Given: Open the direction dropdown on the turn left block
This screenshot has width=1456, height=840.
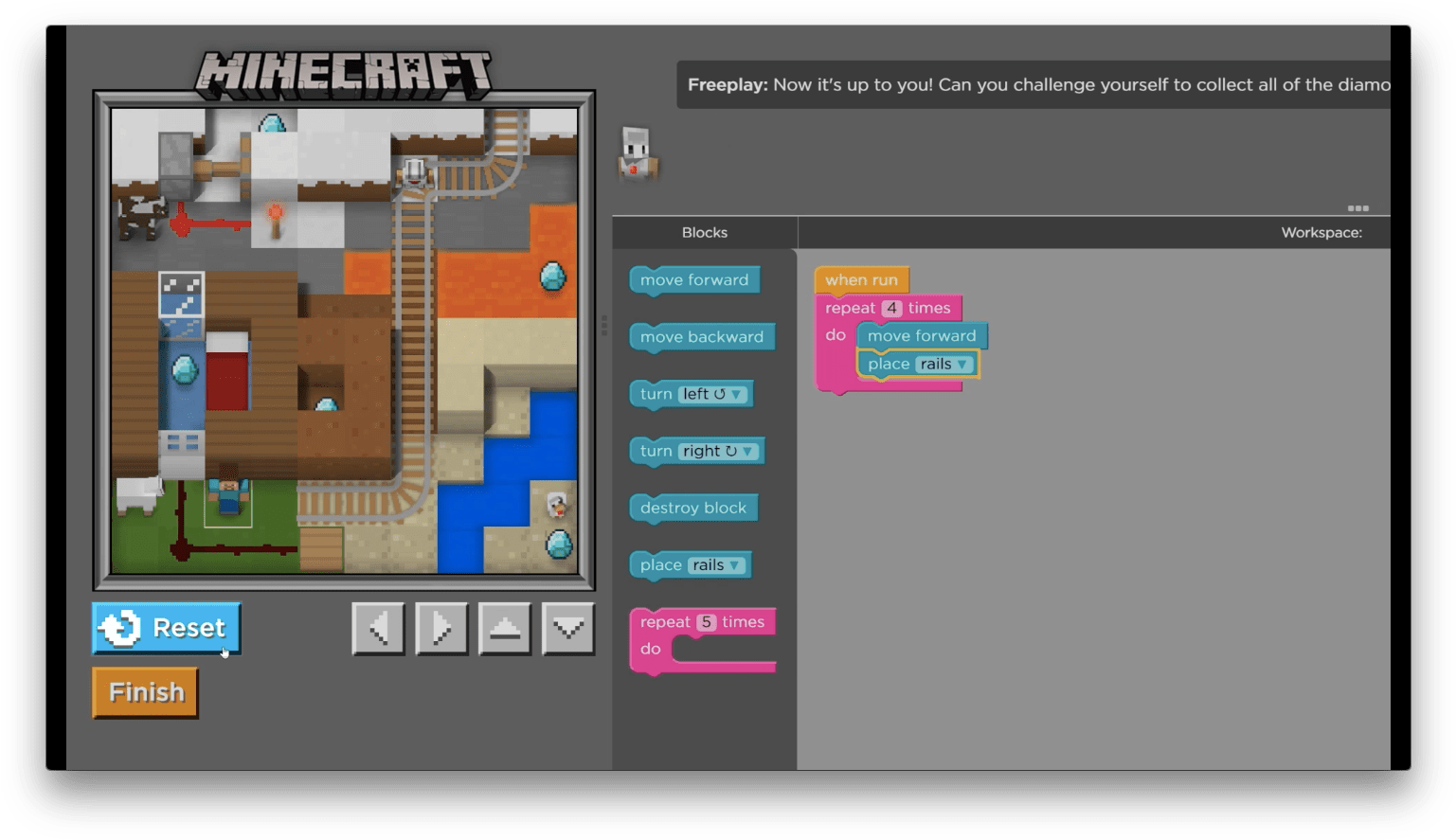Looking at the screenshot, I should coord(737,393).
